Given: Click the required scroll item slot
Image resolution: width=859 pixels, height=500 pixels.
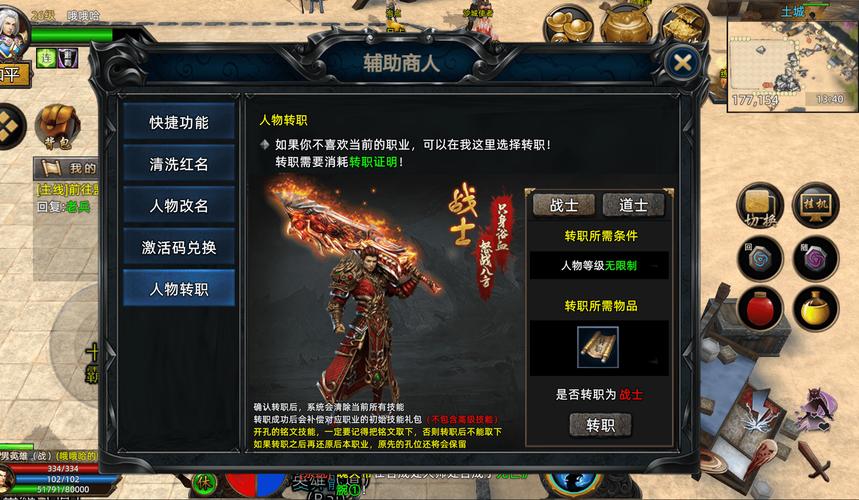Looking at the screenshot, I should click(597, 347).
